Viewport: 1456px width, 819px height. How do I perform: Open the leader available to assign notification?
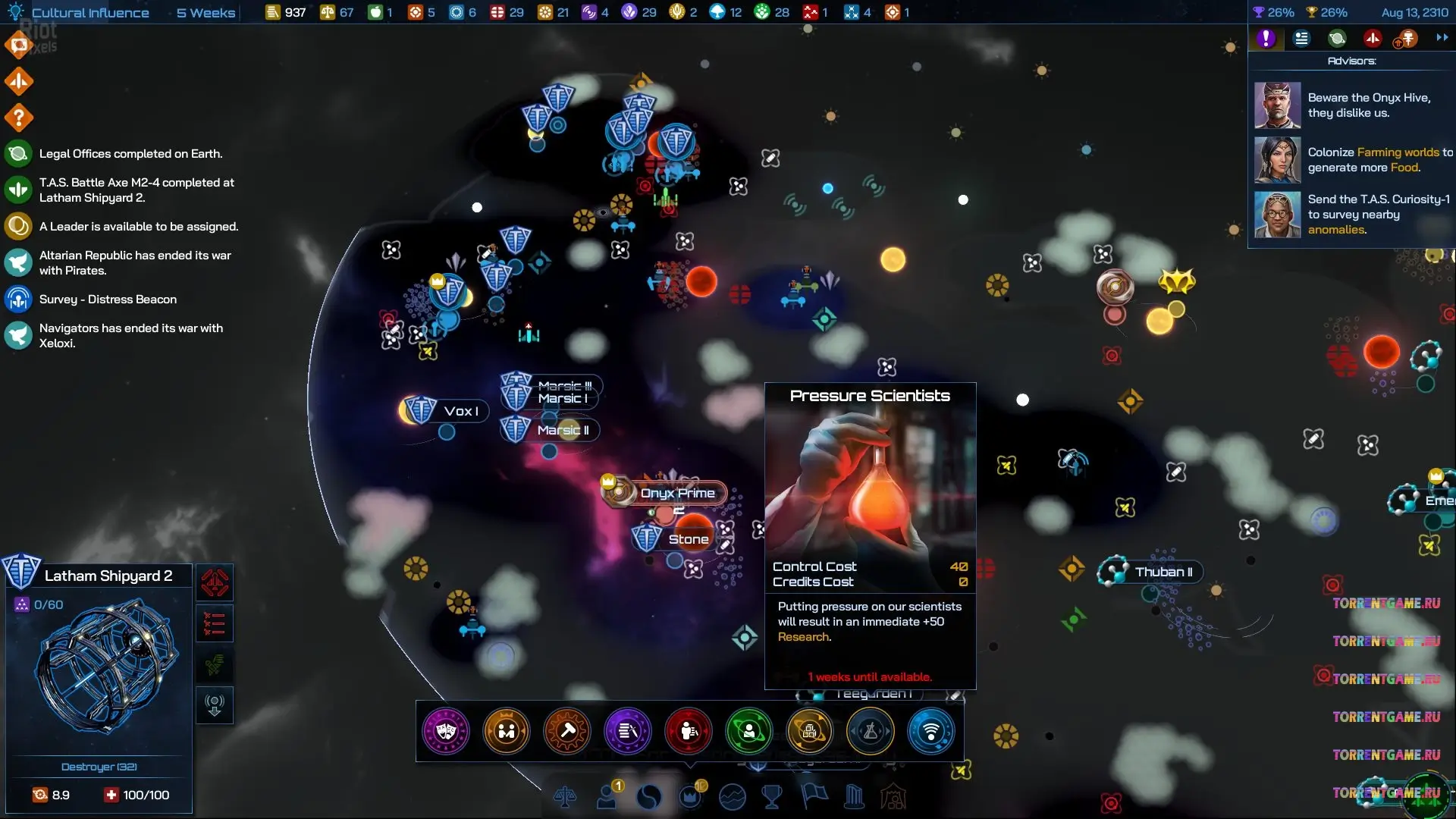pyautogui.click(x=138, y=227)
